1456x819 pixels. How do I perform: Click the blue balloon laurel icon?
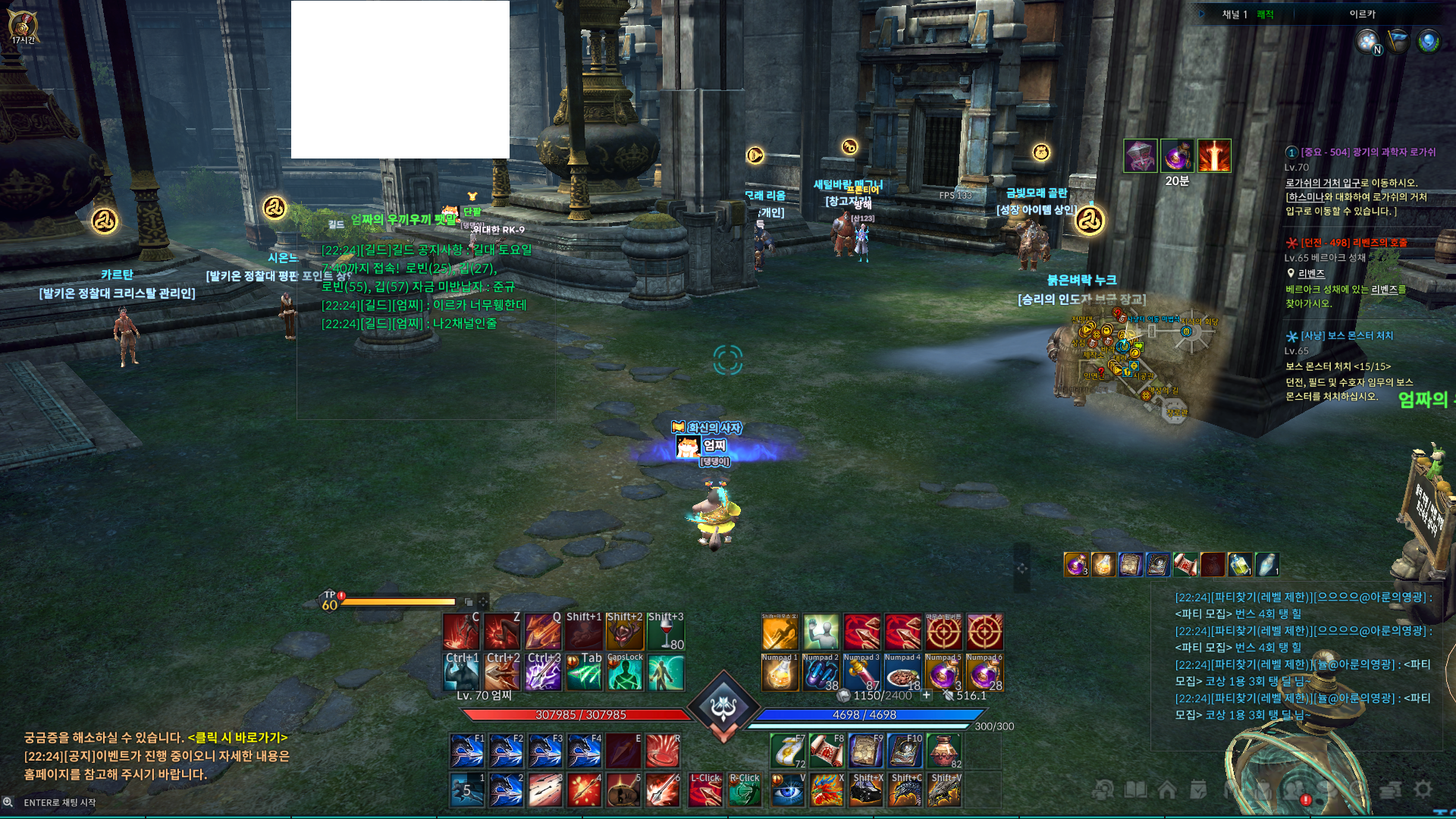pos(1428,41)
